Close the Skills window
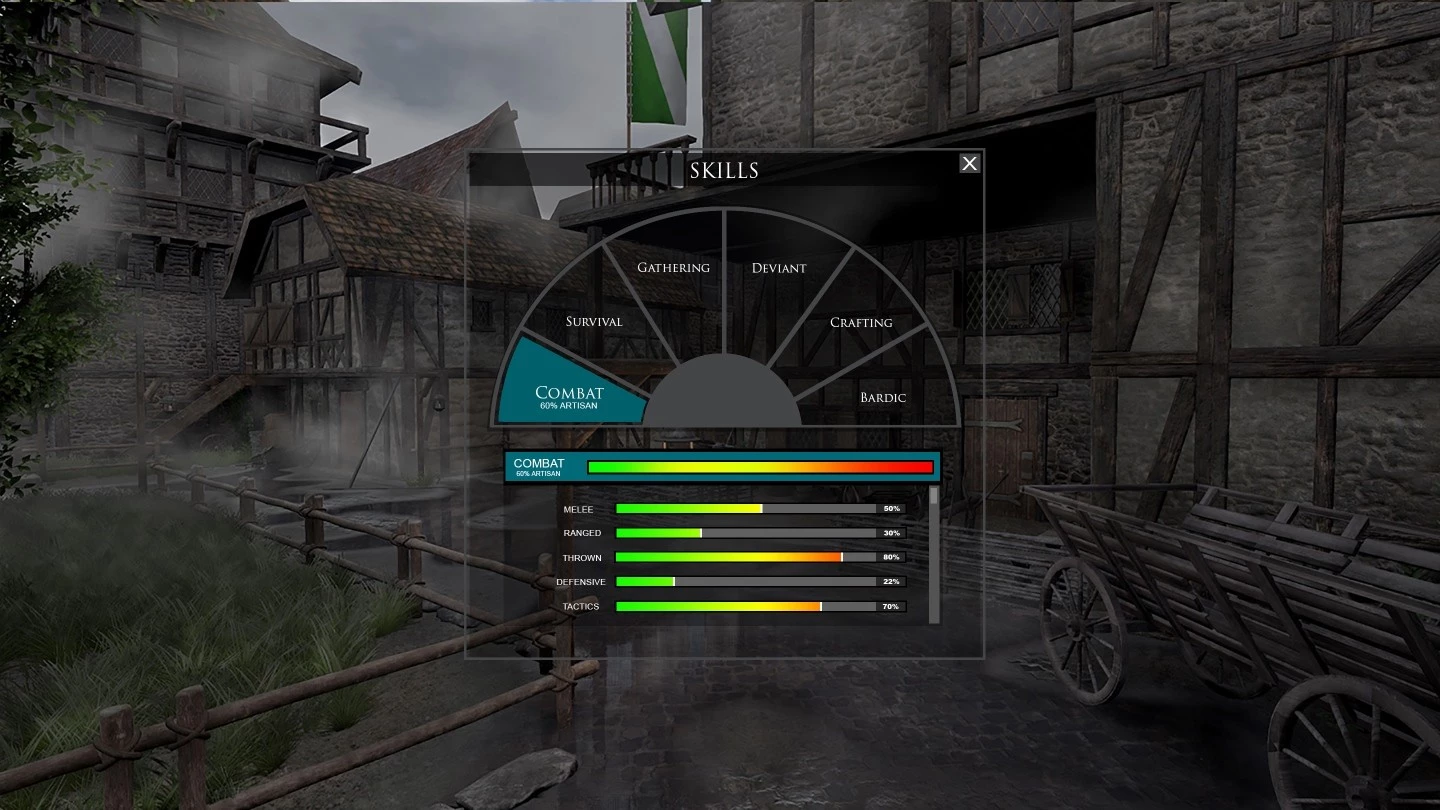Screen dimensions: 1440x810 [x=969, y=164]
